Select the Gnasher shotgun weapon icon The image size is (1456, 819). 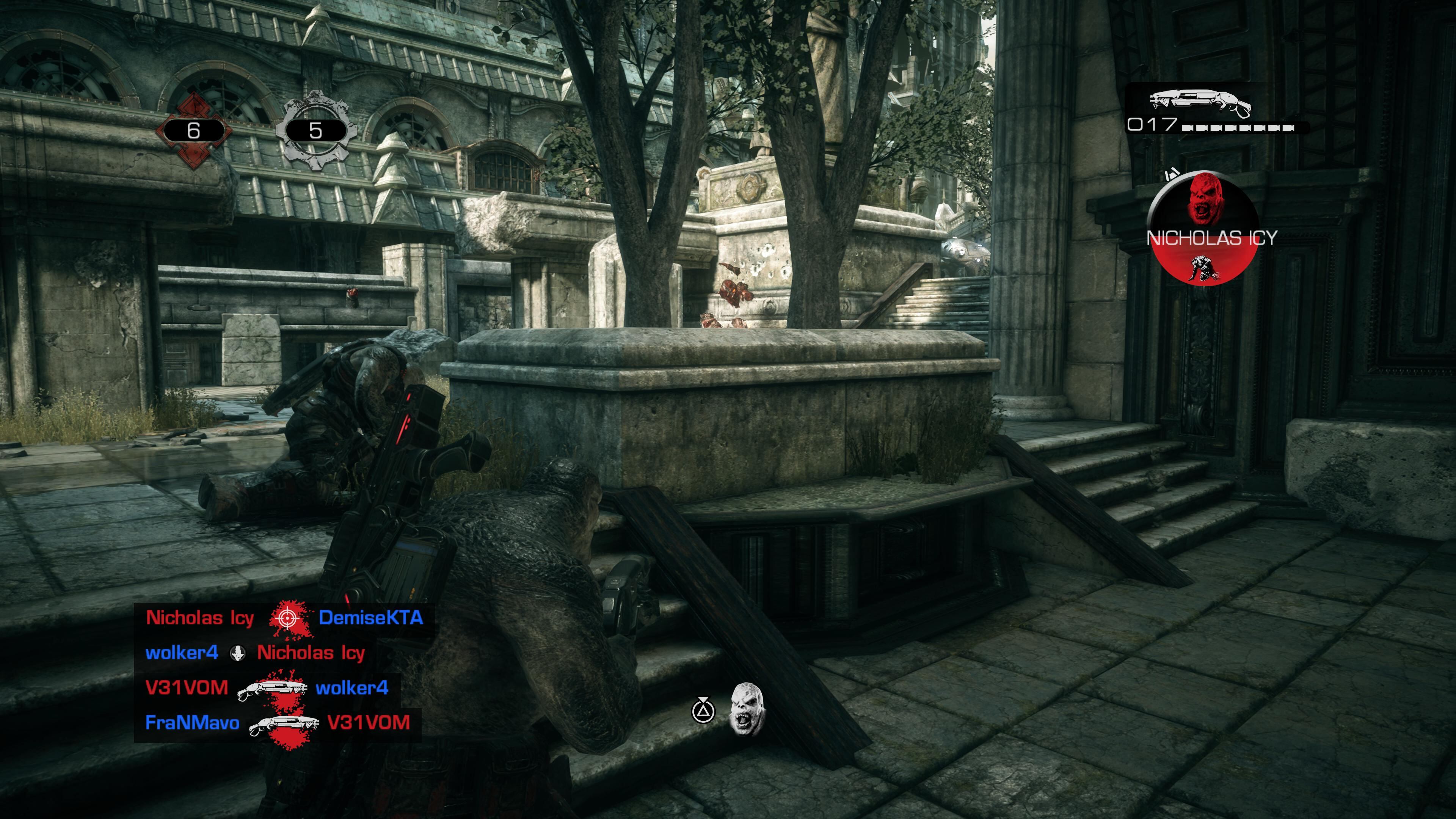[x=1200, y=103]
